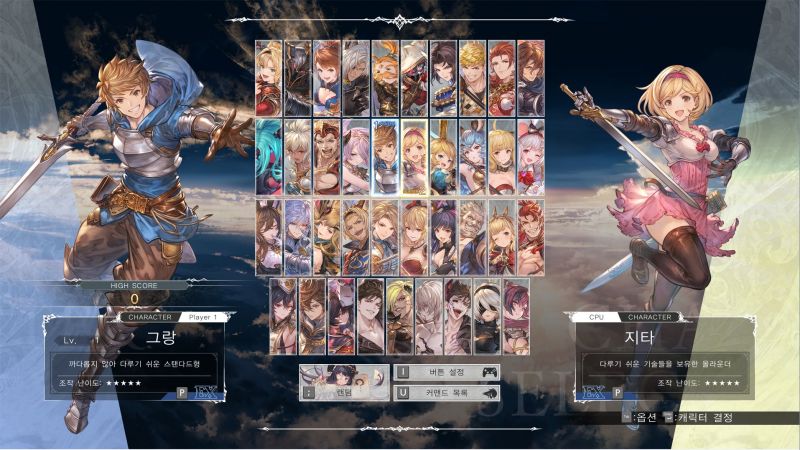Pick the winking fox-eared Yuel portrait

point(502,237)
